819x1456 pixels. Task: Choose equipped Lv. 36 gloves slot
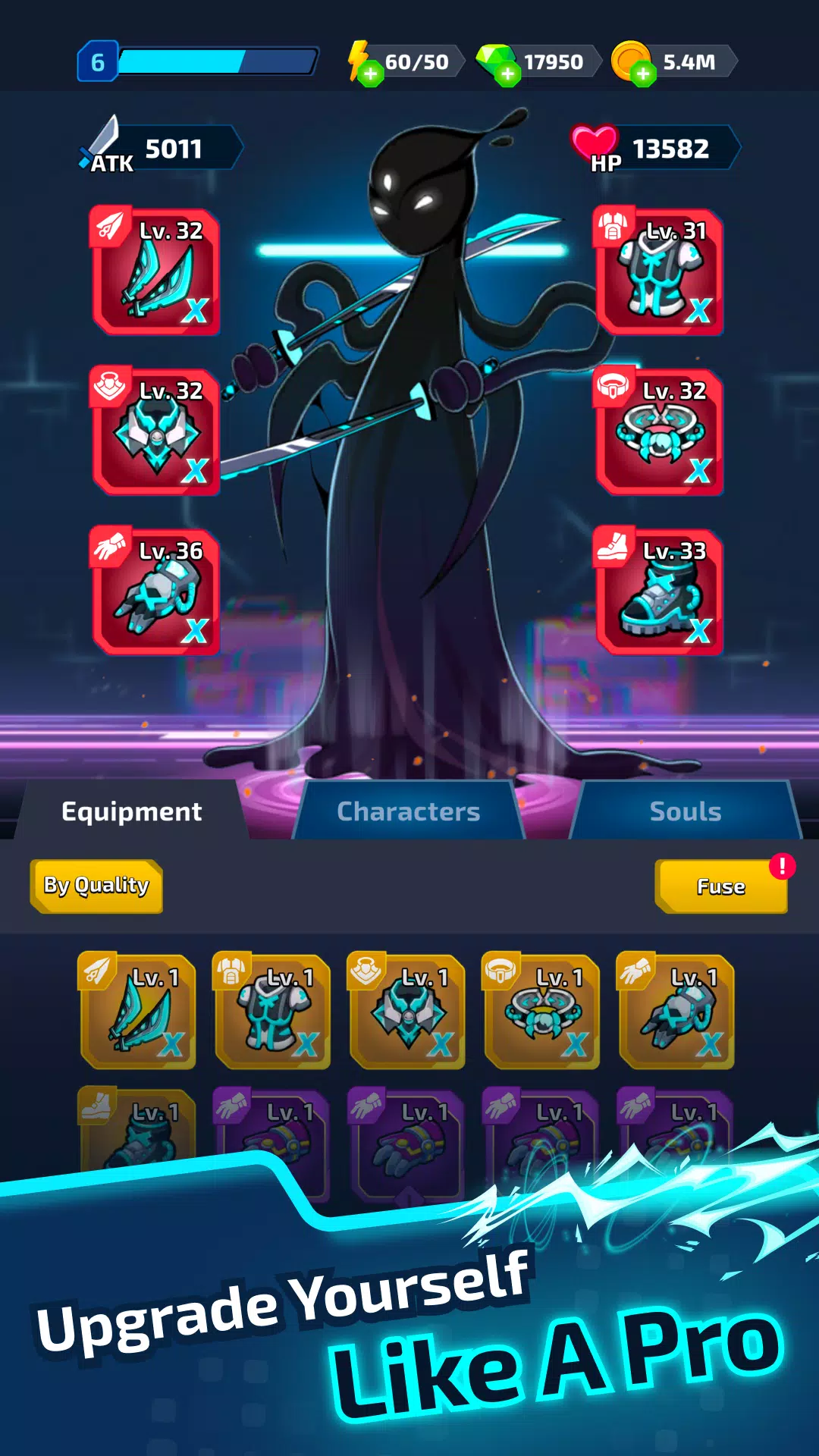(x=156, y=591)
